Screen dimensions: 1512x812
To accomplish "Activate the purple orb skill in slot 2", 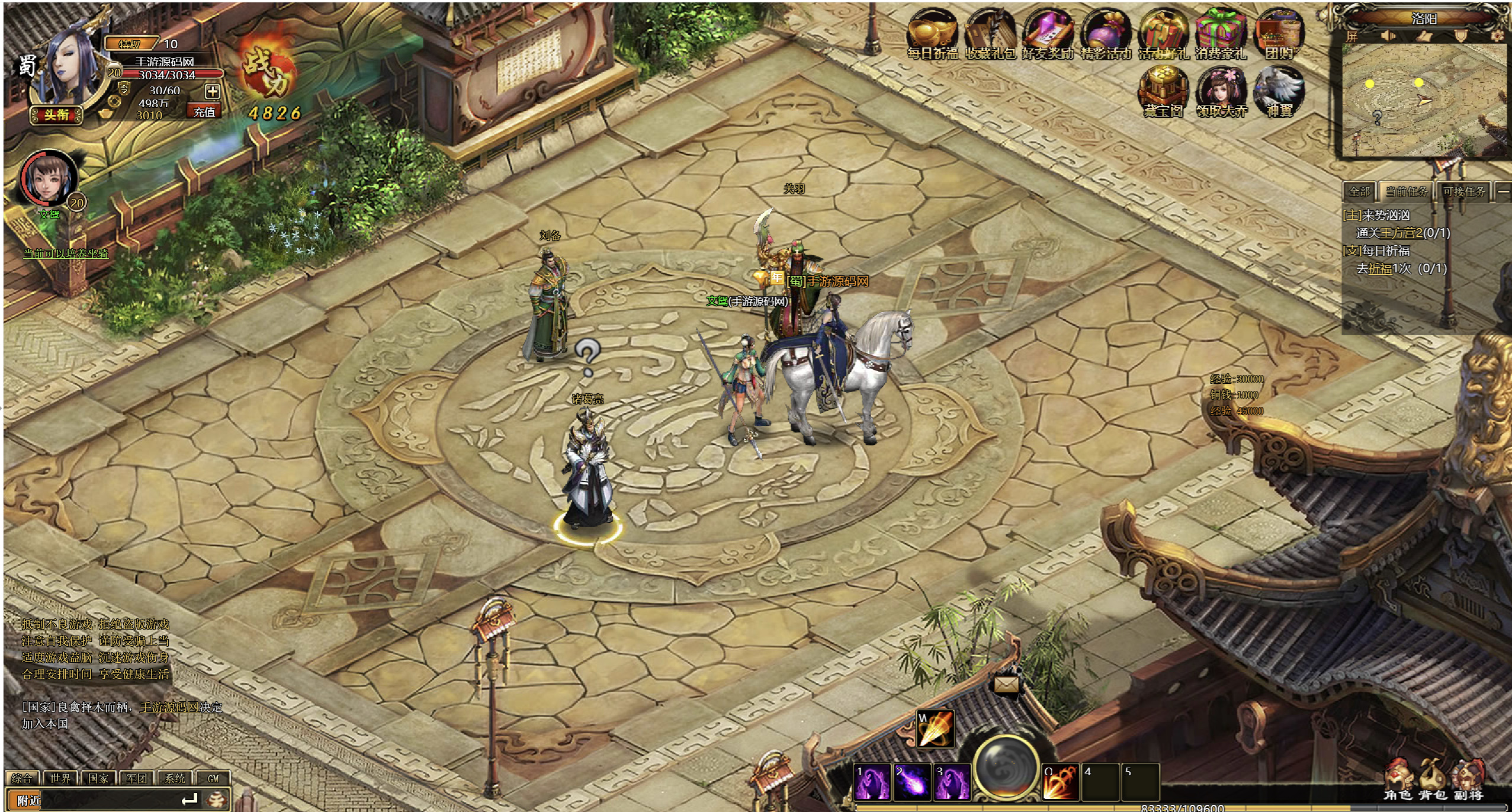I will 912,781.
